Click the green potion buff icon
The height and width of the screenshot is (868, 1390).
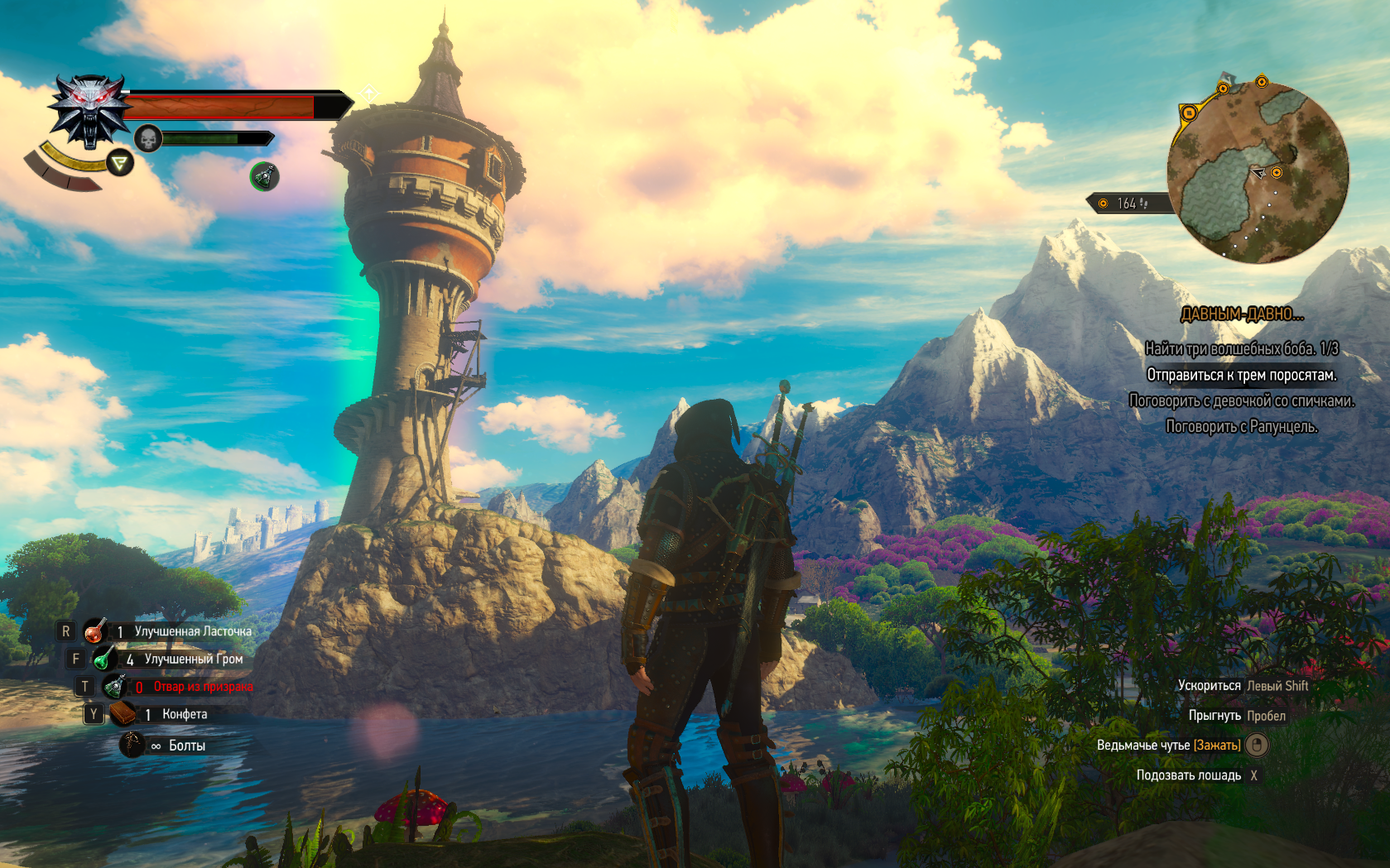click(x=264, y=175)
